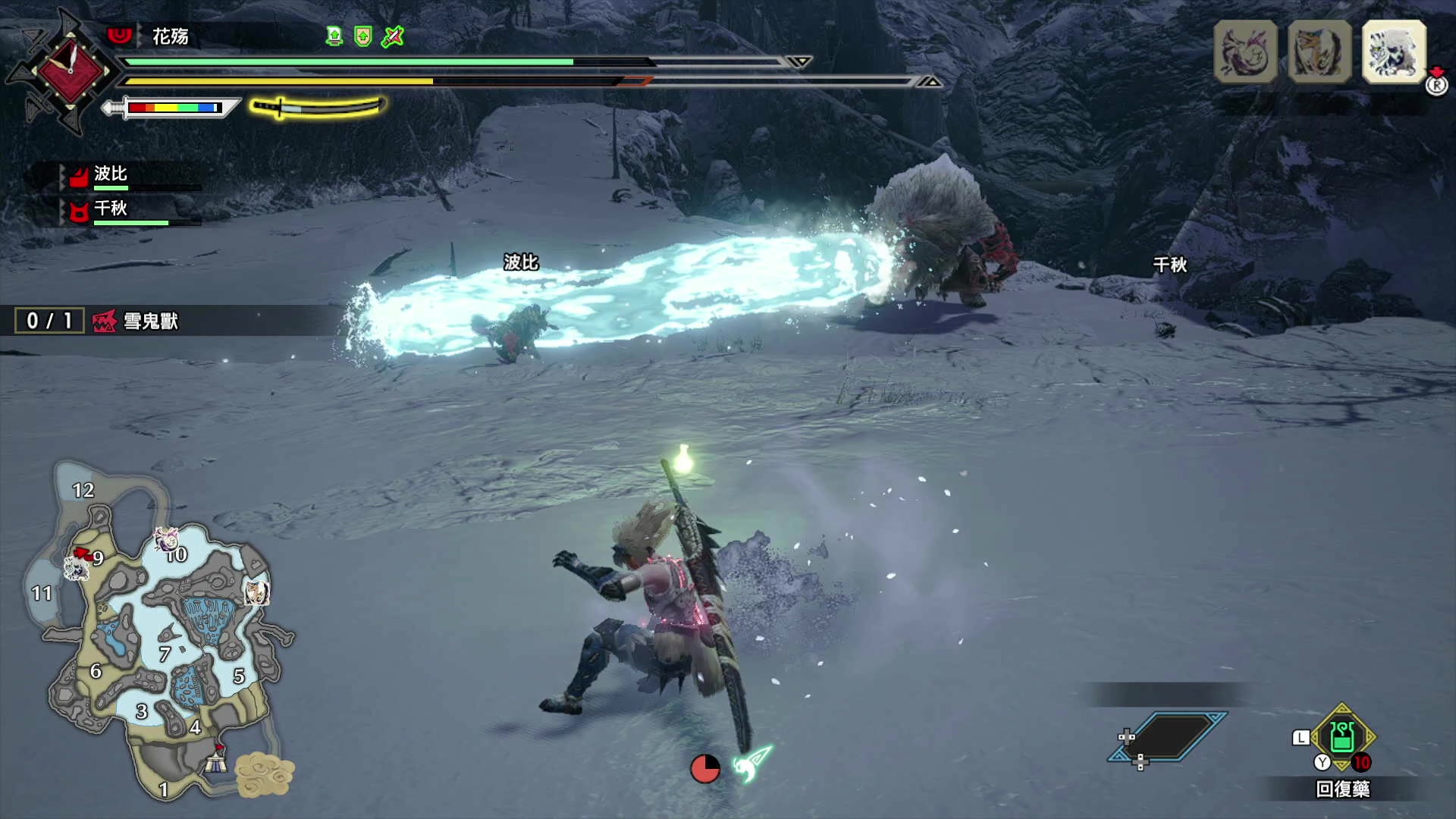Click the red wirebug cooldown icon
The width and height of the screenshot is (1456, 819).
(x=704, y=768)
